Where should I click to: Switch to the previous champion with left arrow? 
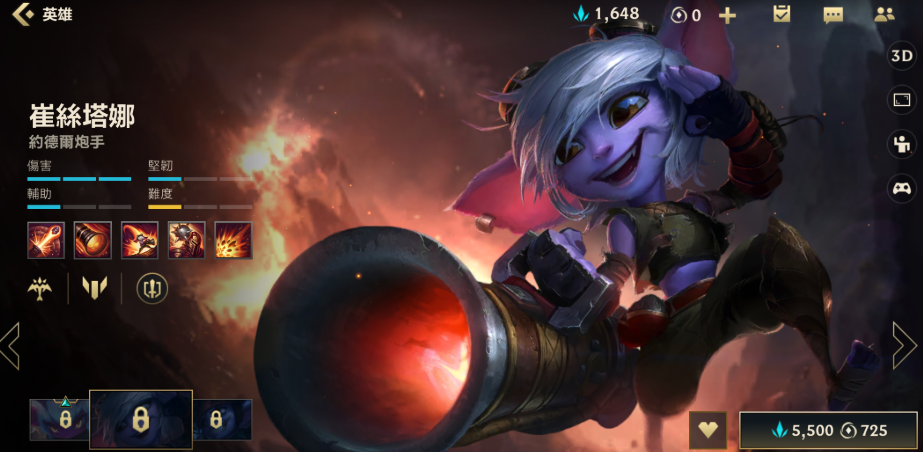tap(11, 346)
